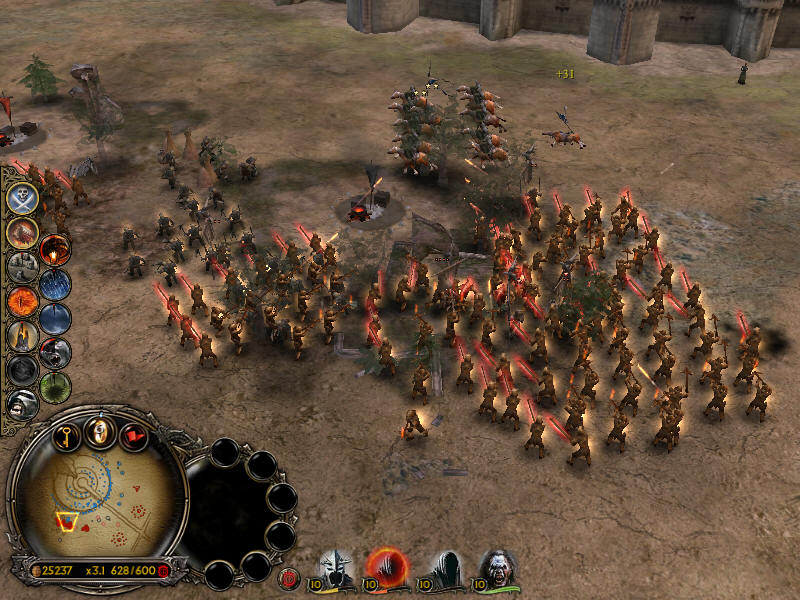800x600 pixels.
Task: Select the skull and crossed swords power
Action: pyautogui.click(x=23, y=197)
